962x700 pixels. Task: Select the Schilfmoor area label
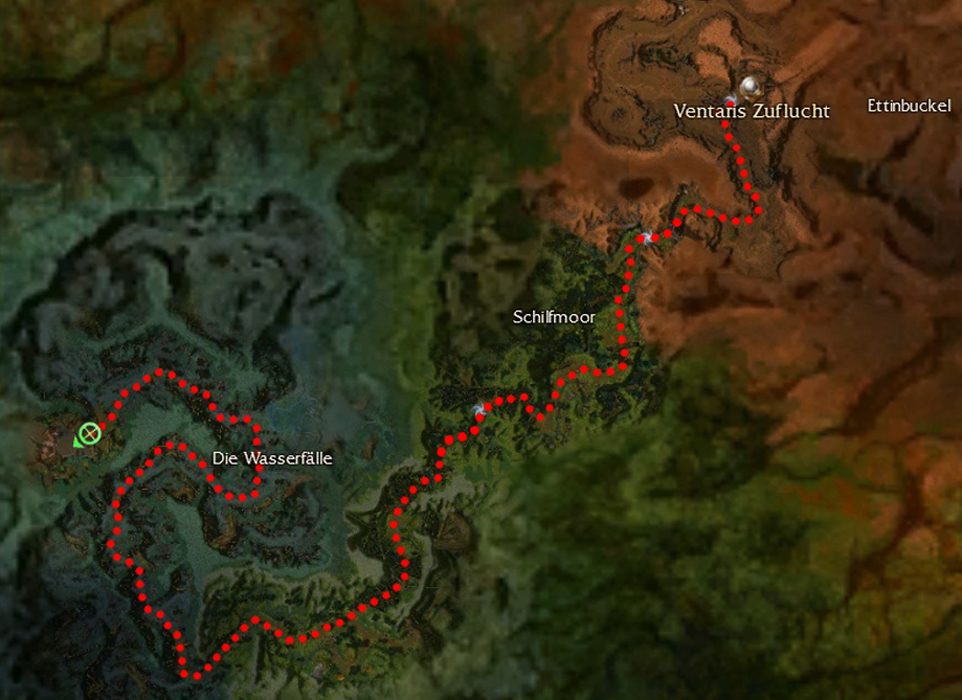[554, 317]
